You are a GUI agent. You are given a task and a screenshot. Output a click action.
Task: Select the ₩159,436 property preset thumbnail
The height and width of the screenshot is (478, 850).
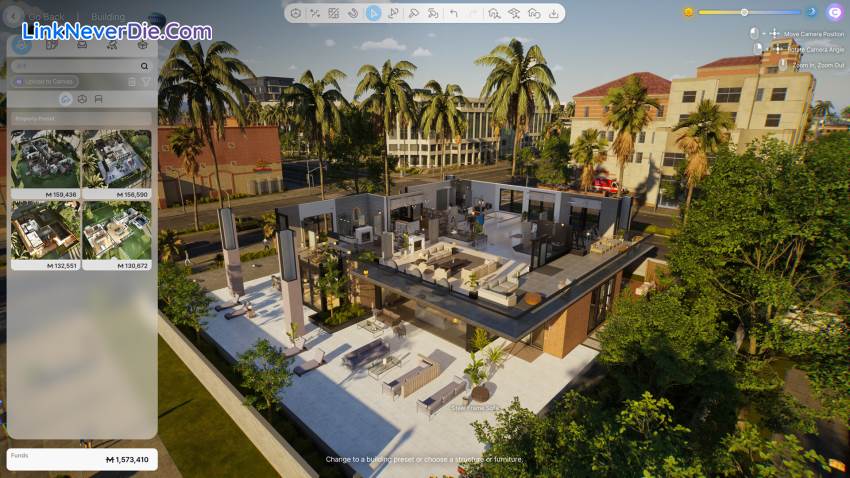pos(46,158)
